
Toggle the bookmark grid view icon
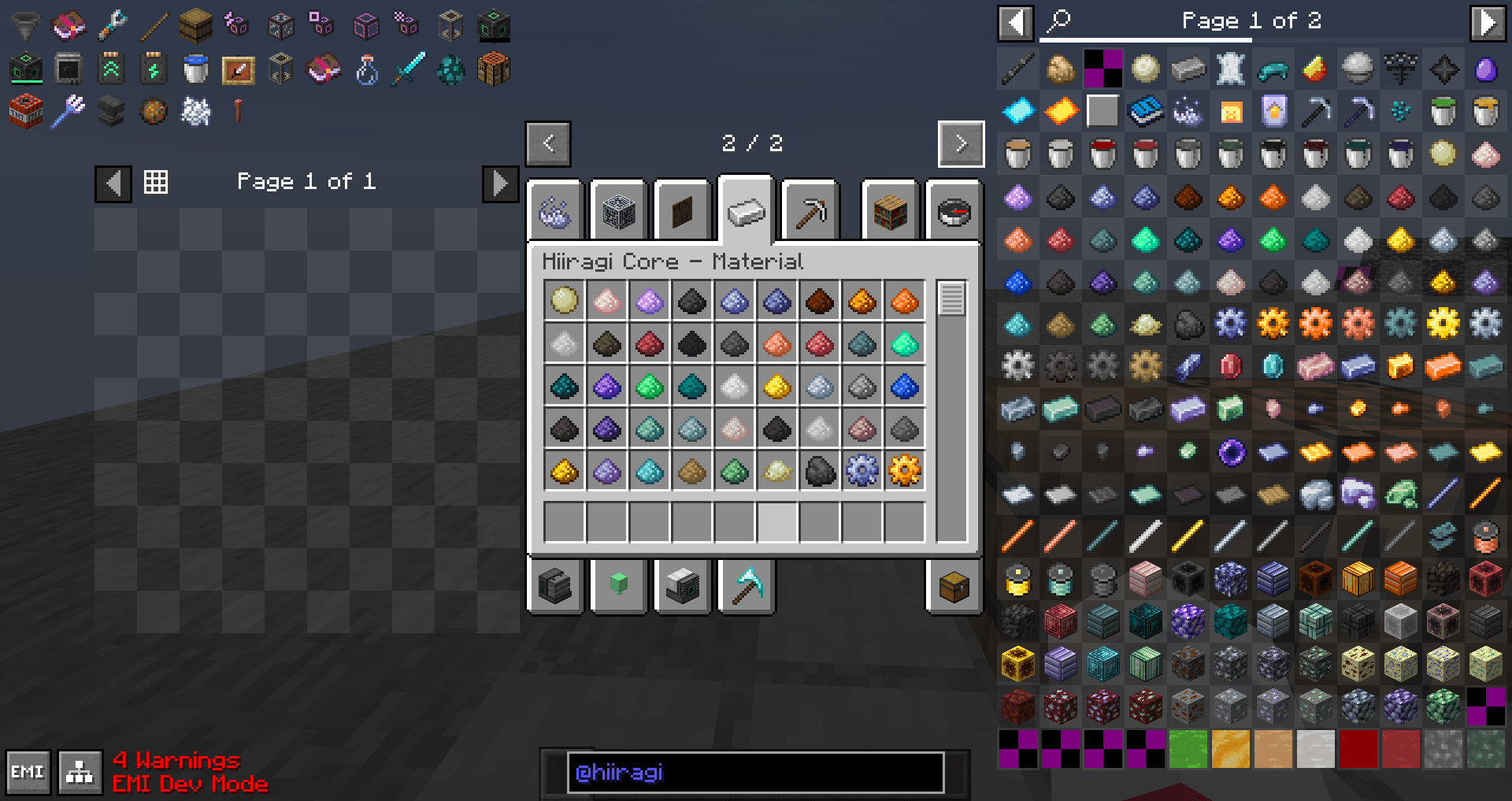[x=156, y=182]
